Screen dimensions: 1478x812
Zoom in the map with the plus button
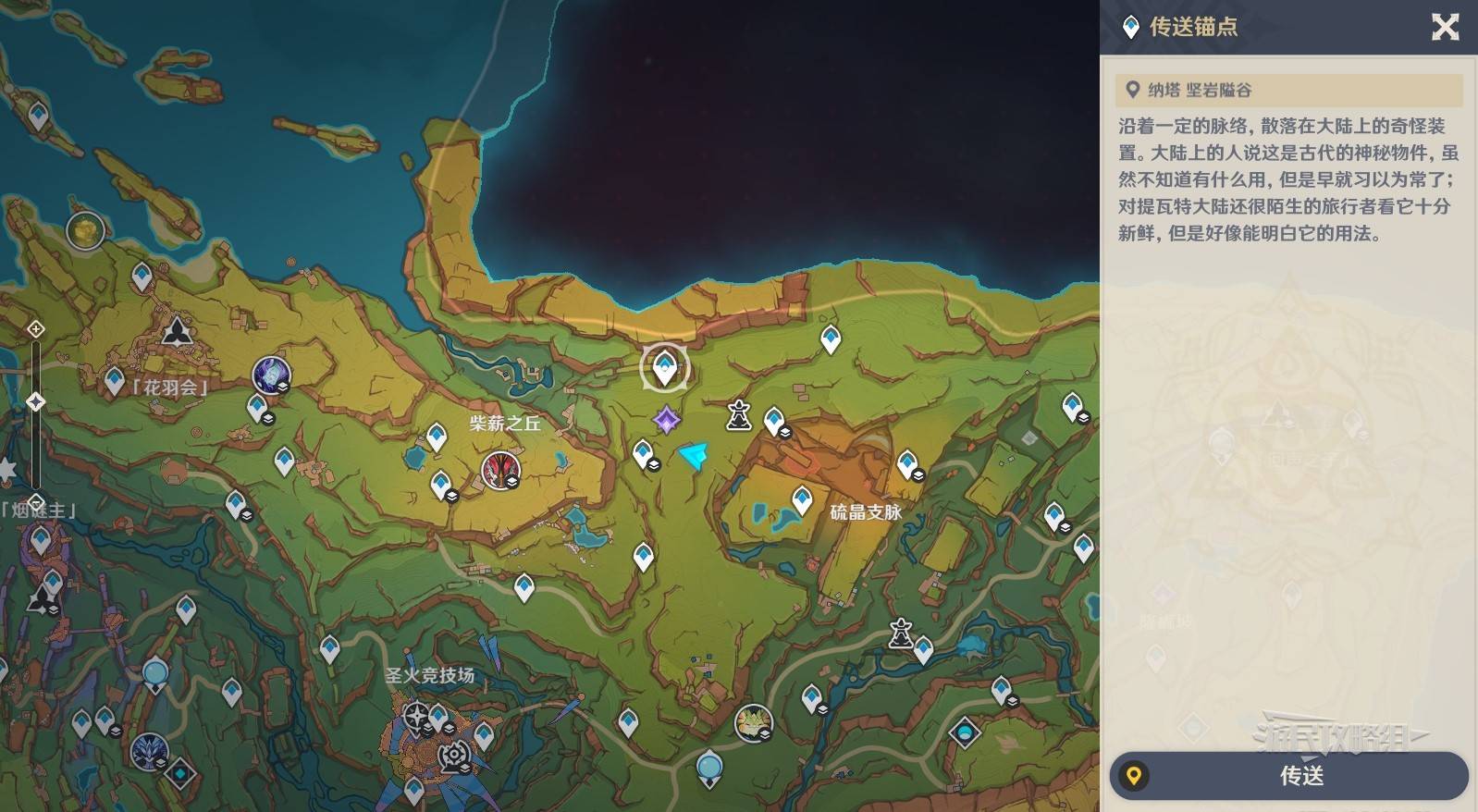tap(35, 329)
